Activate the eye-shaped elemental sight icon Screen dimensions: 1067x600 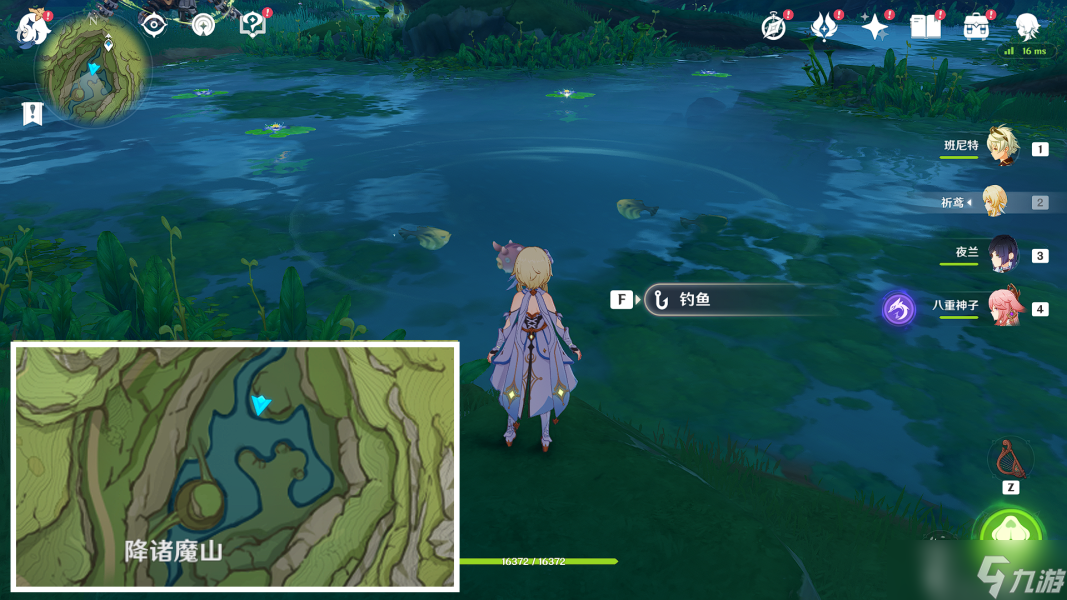[154, 25]
